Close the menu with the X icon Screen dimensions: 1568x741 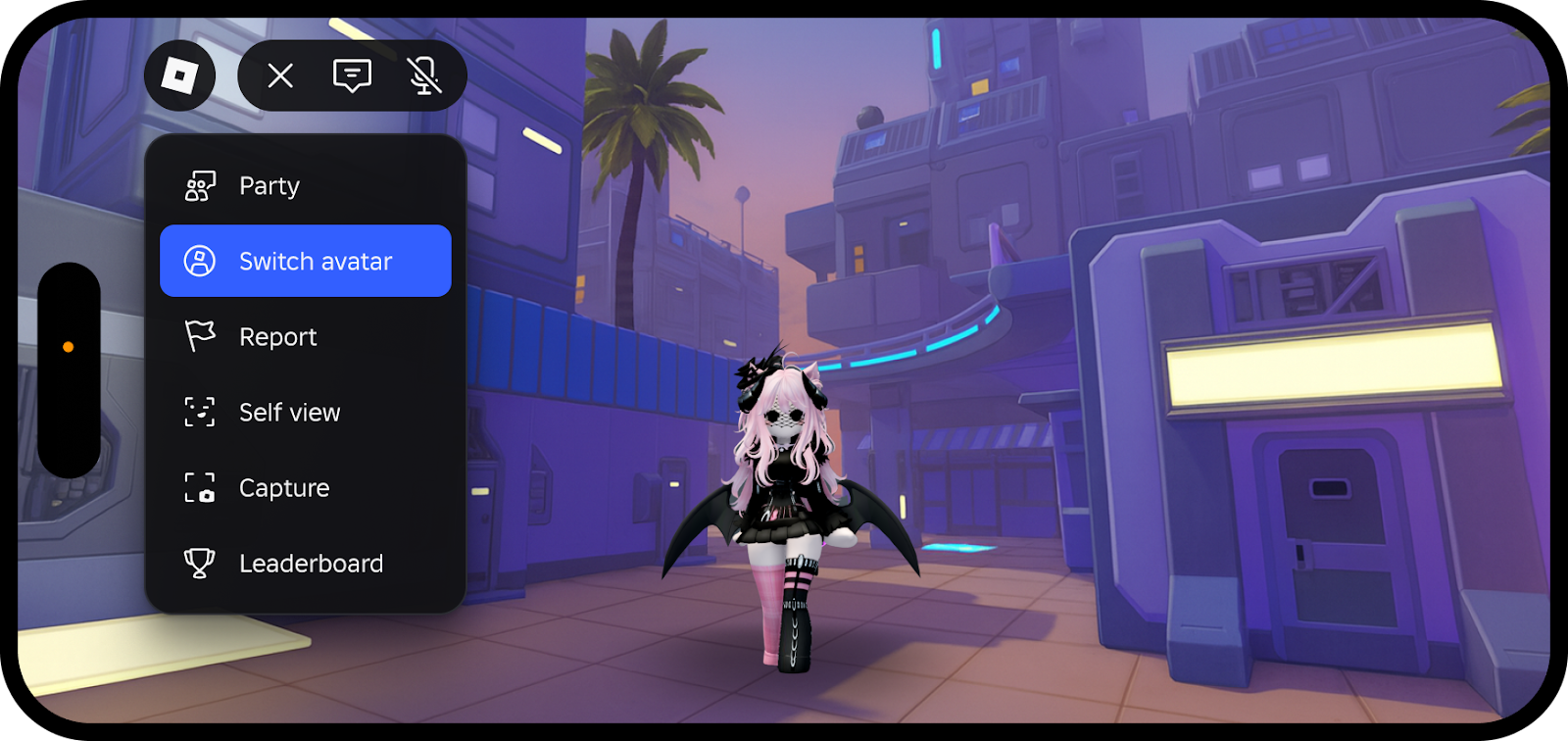pos(280,75)
